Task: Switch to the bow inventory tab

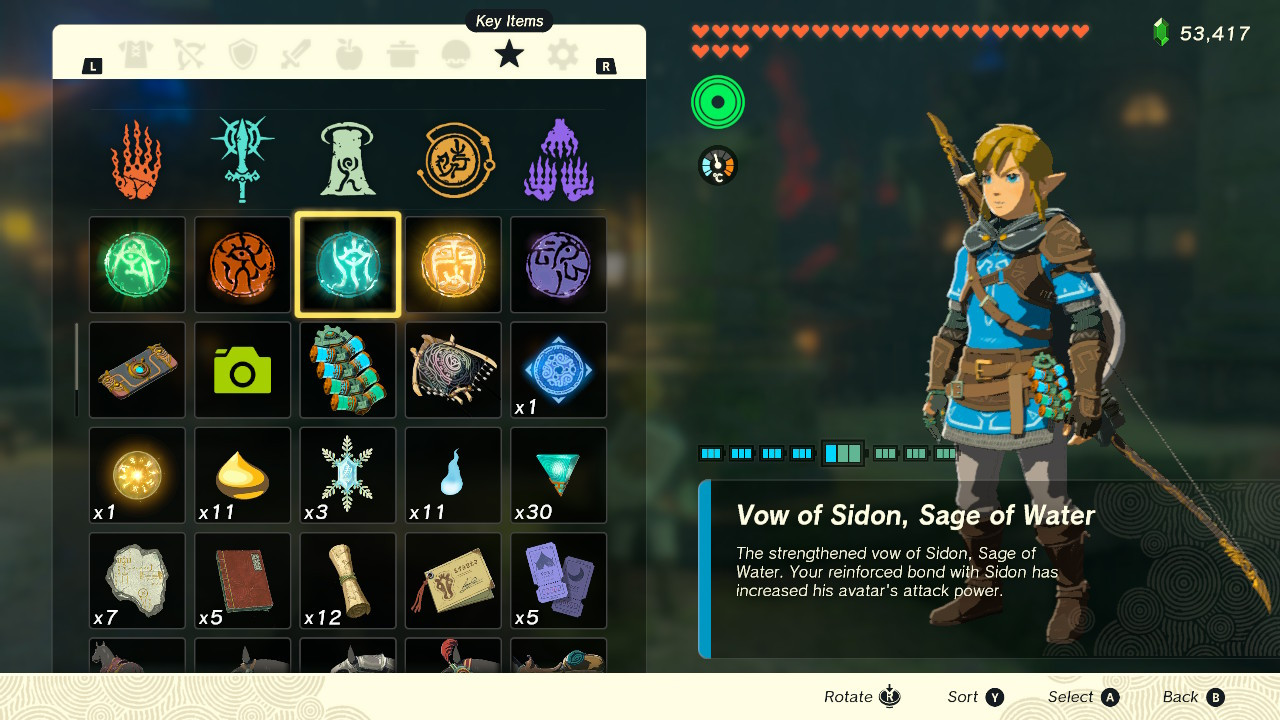Action: click(x=188, y=54)
